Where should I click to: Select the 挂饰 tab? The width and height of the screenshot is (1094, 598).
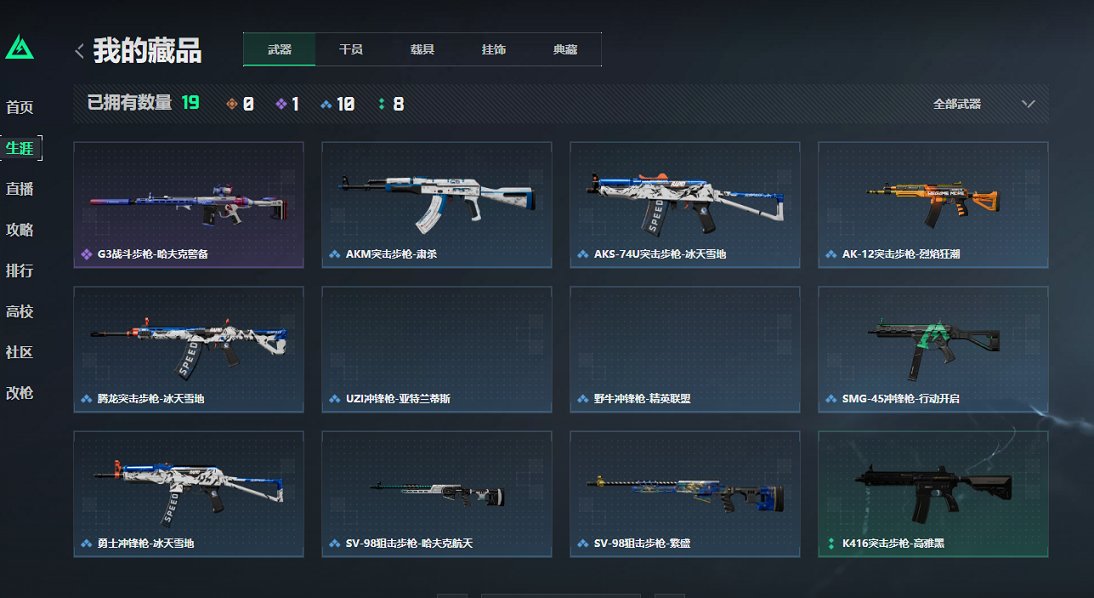point(493,50)
